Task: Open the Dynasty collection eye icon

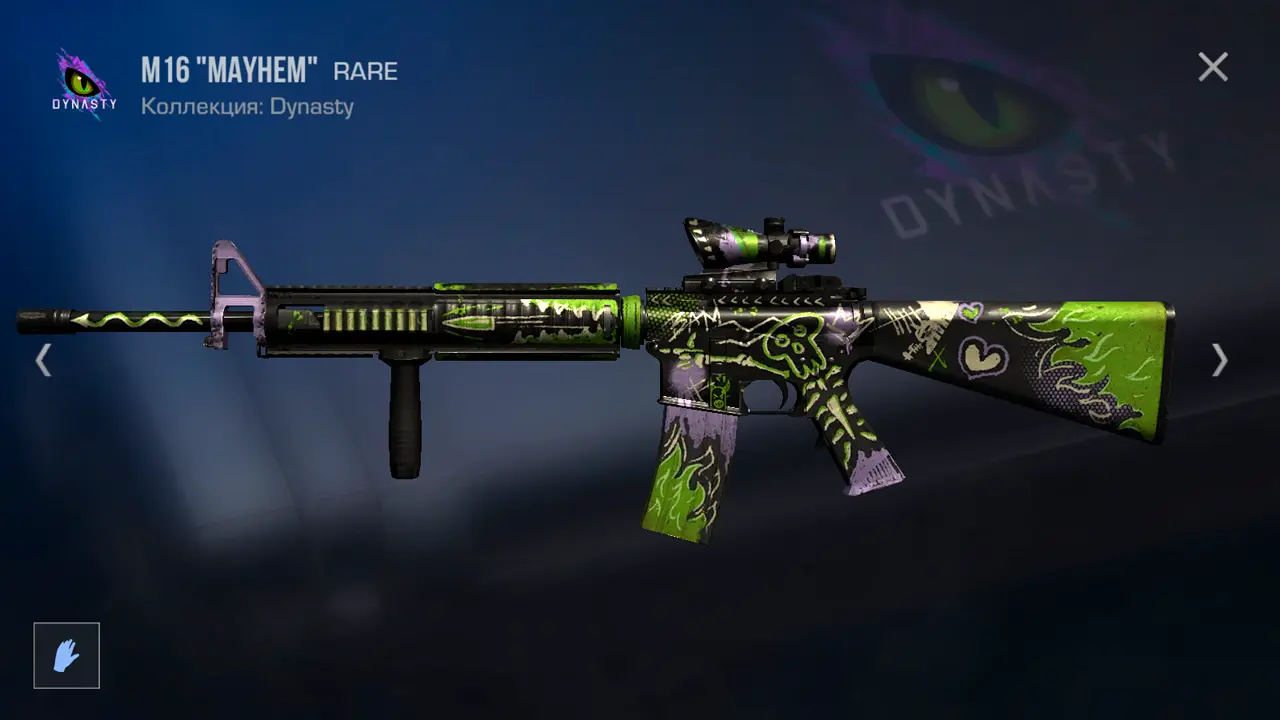Action: (84, 84)
